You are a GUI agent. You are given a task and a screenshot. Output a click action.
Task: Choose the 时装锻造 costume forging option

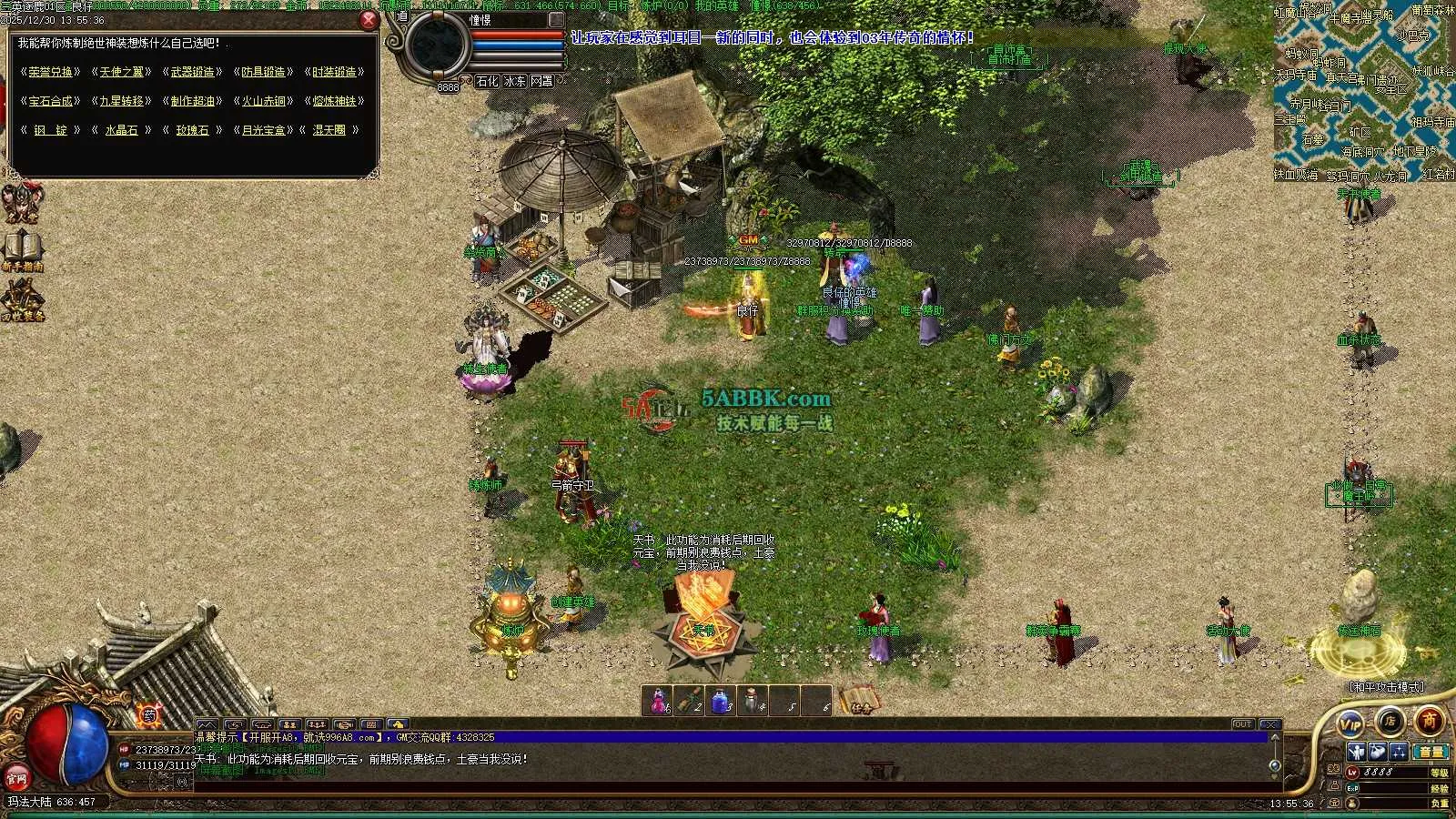click(x=334, y=72)
